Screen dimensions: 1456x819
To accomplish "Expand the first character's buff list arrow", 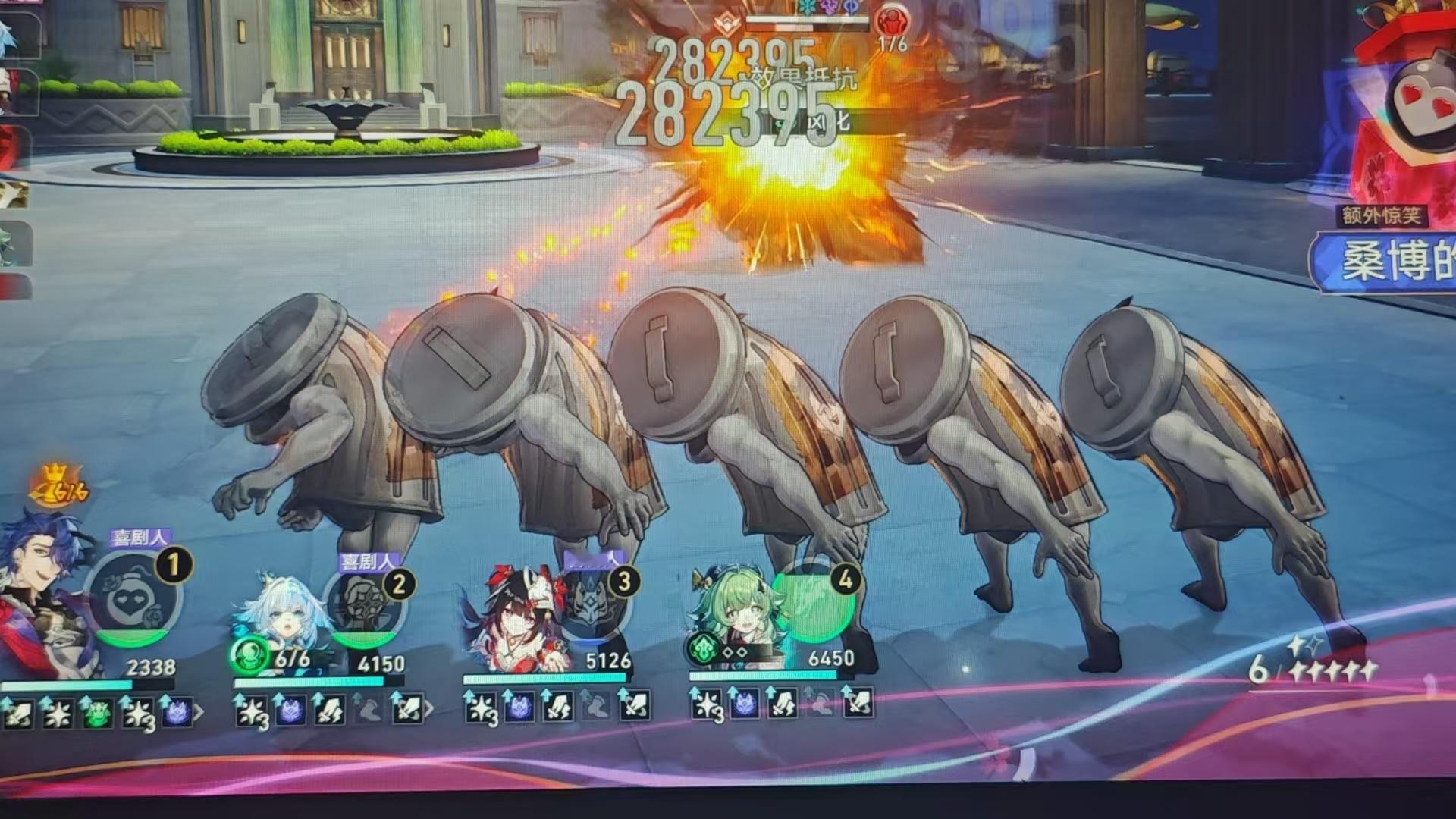I will 199,712.
